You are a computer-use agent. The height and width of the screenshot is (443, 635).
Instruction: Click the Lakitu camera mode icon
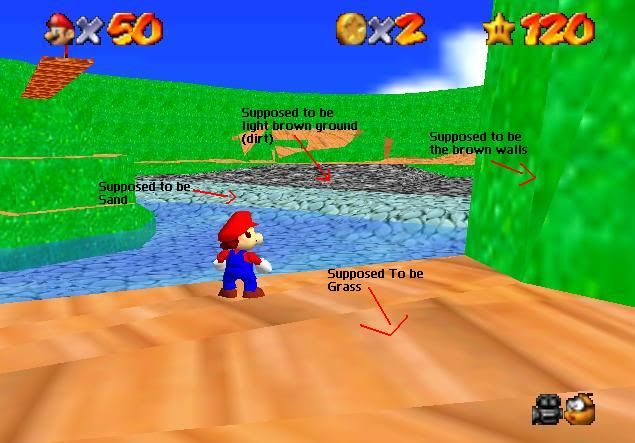click(580, 409)
